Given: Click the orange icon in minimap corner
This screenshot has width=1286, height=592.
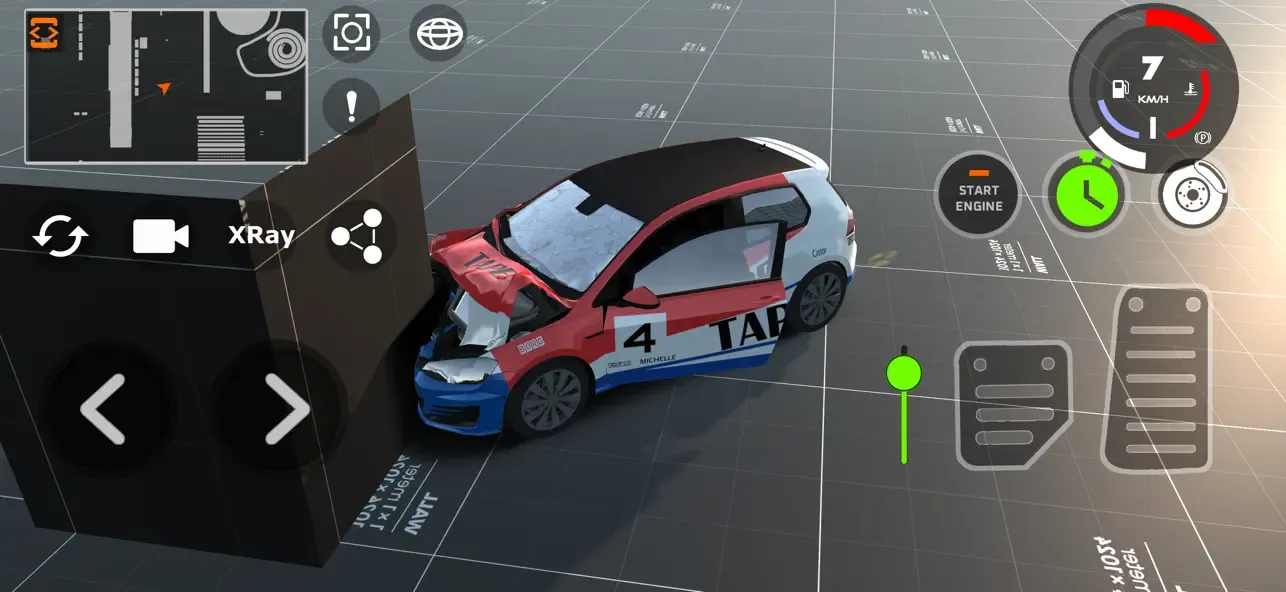Looking at the screenshot, I should click(44, 34).
